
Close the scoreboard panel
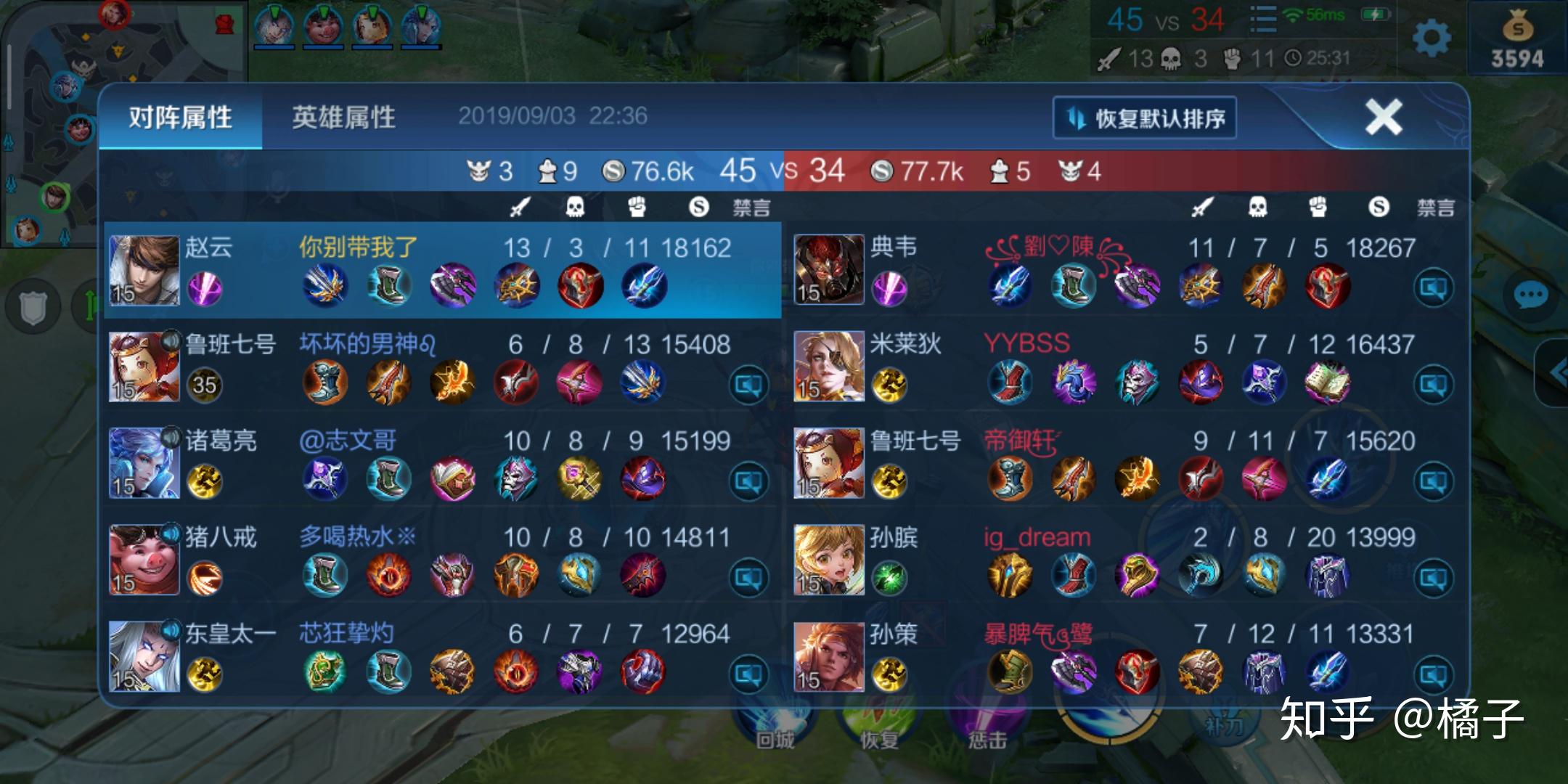(x=1383, y=117)
